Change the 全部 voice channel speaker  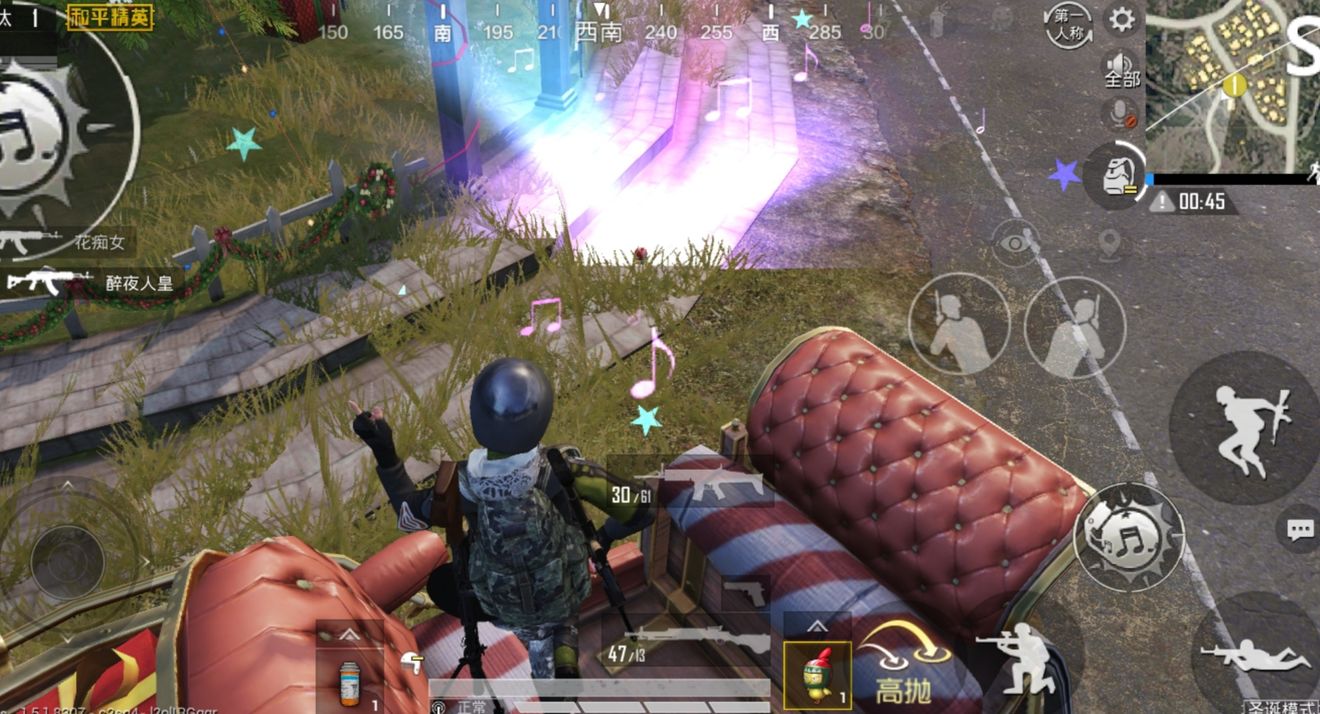click(x=1121, y=68)
